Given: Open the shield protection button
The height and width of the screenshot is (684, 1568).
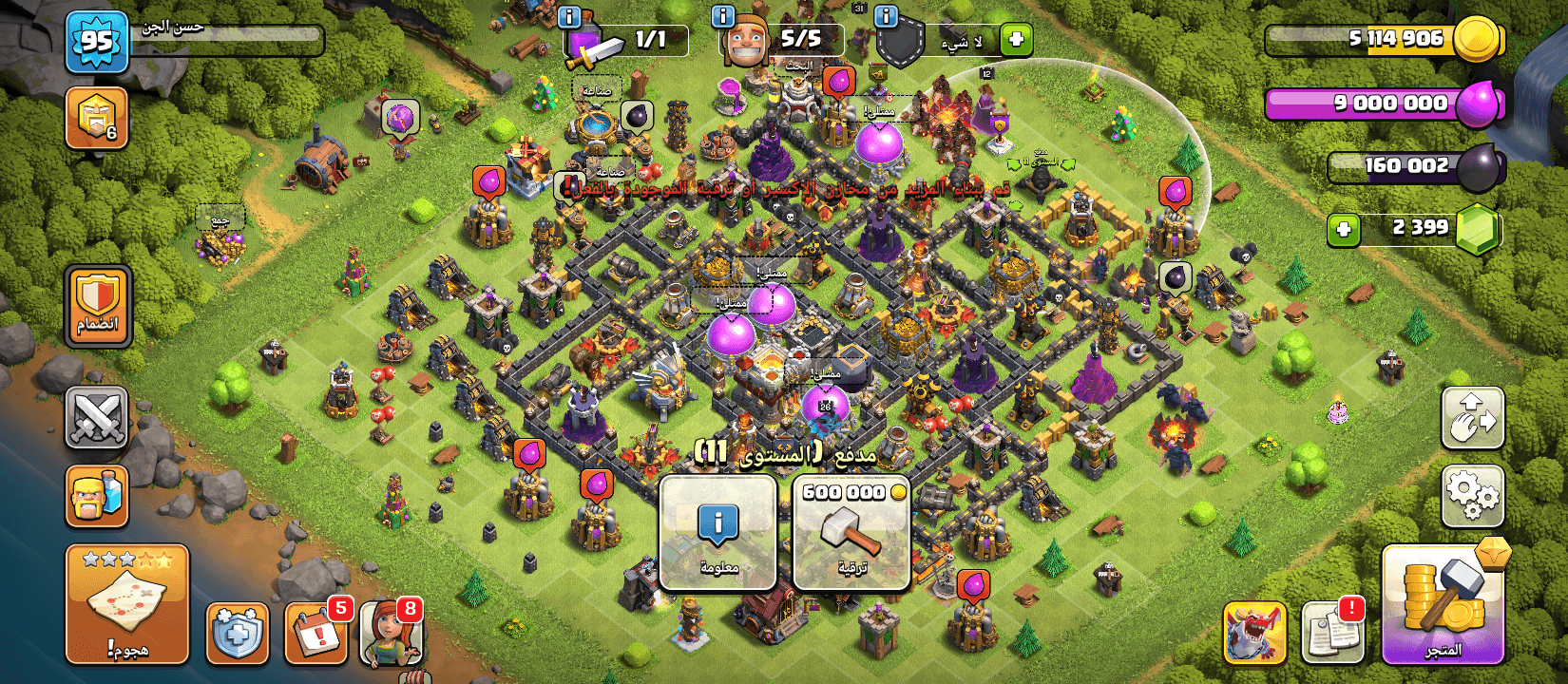Looking at the screenshot, I should (237, 633).
